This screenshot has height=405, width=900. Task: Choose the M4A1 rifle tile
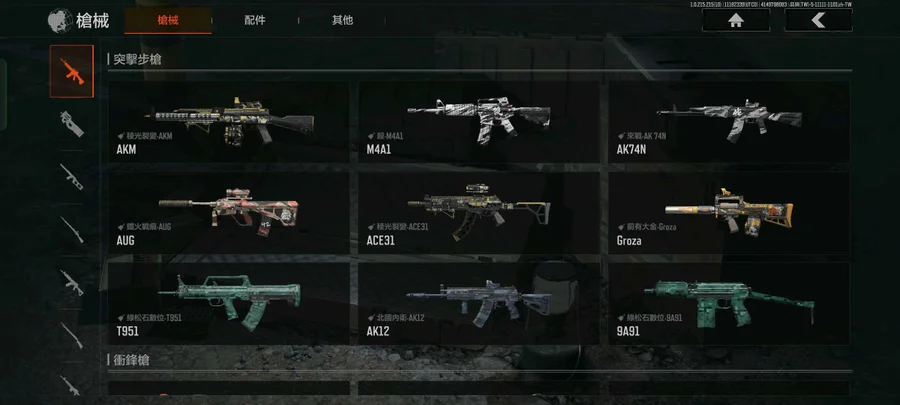tap(479, 121)
